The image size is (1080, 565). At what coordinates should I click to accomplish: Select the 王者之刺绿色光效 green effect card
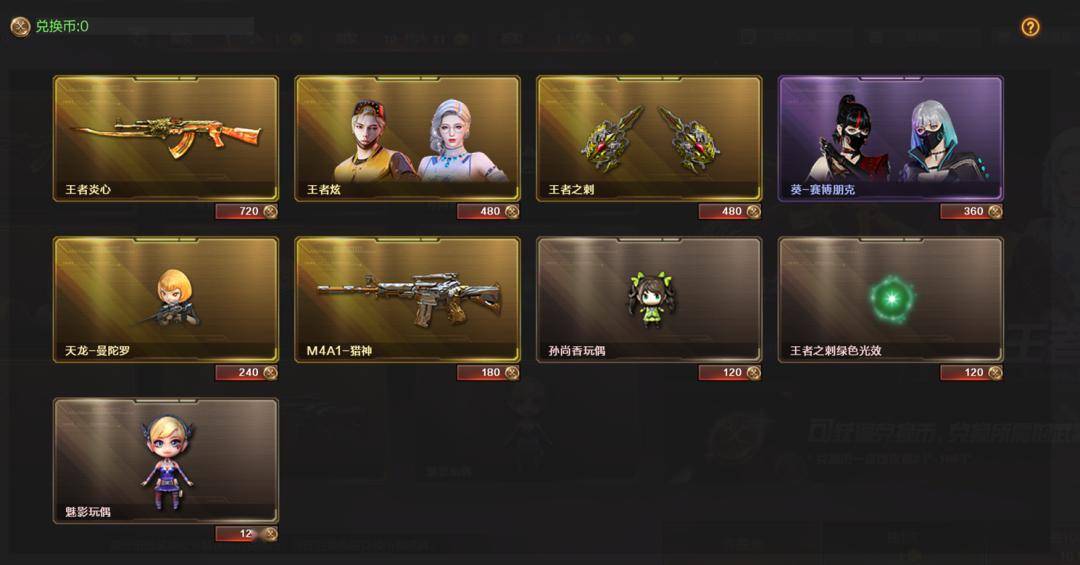point(891,299)
